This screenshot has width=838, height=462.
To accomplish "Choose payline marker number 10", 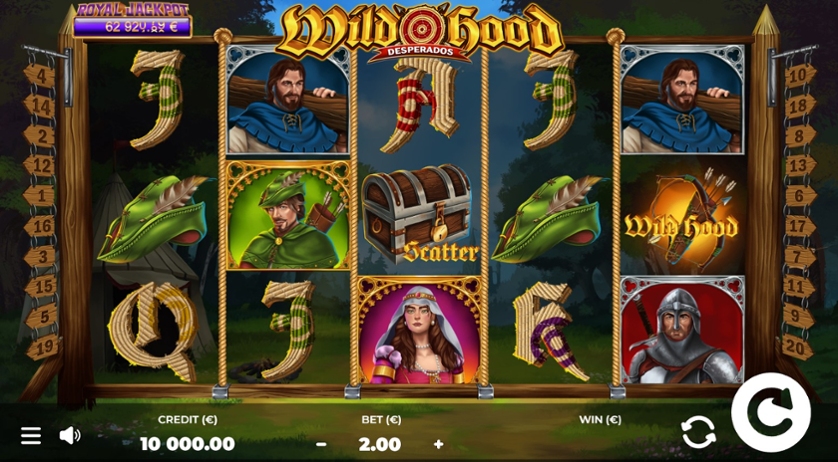I will pyautogui.click(x=800, y=76).
